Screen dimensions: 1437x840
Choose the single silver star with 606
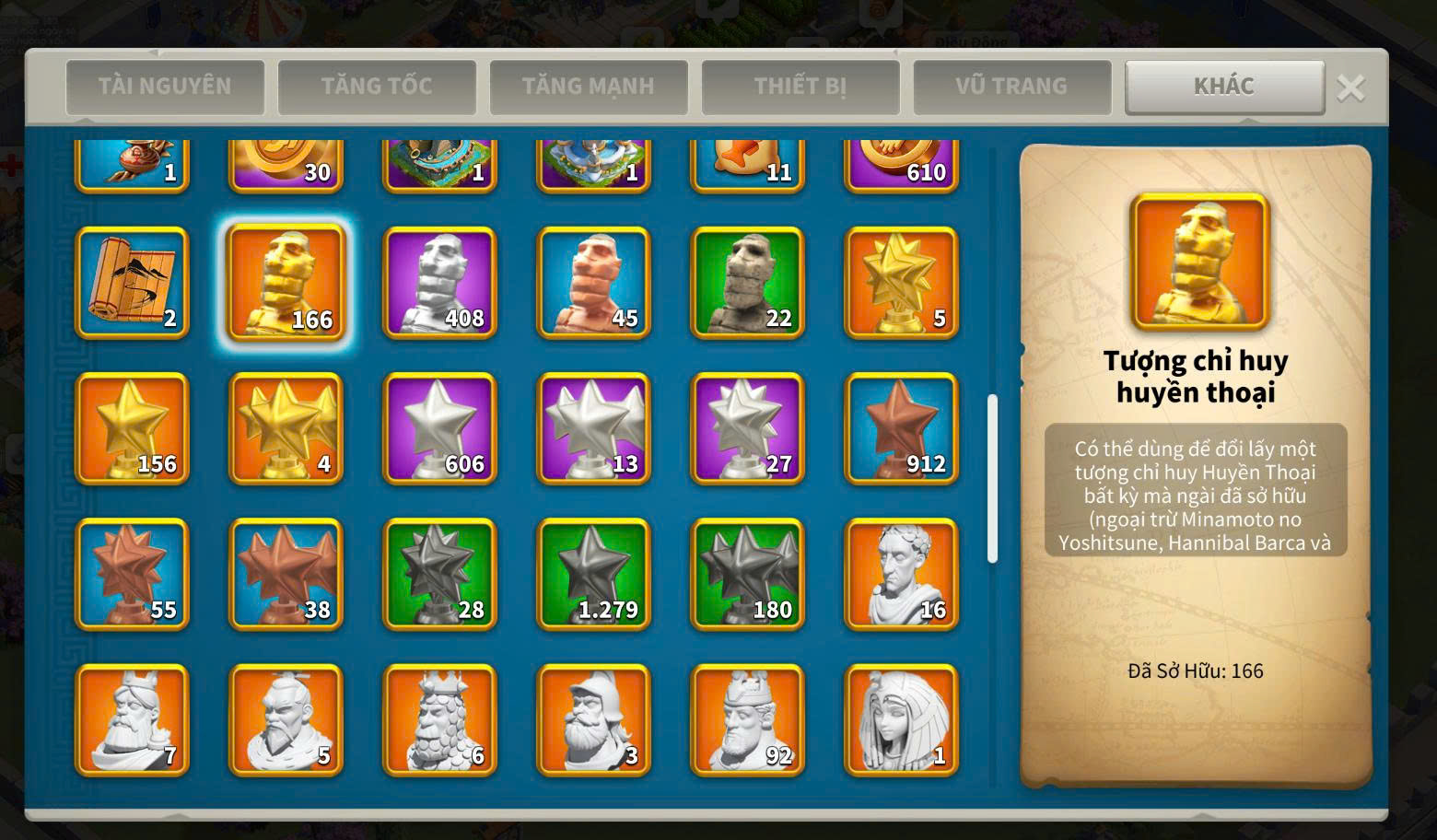pos(439,428)
